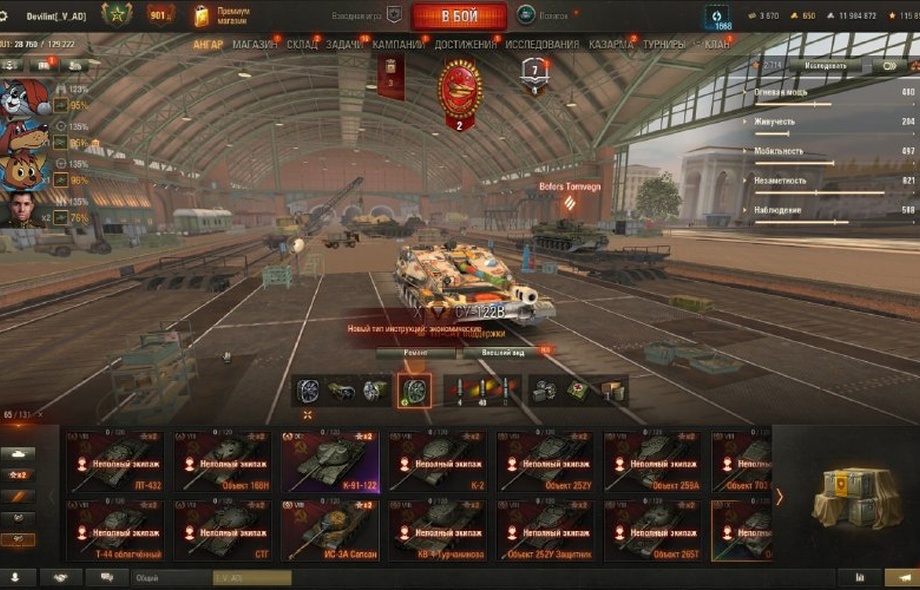Select the ИС-3А Сапсан tank
The image size is (920, 590).
click(330, 529)
